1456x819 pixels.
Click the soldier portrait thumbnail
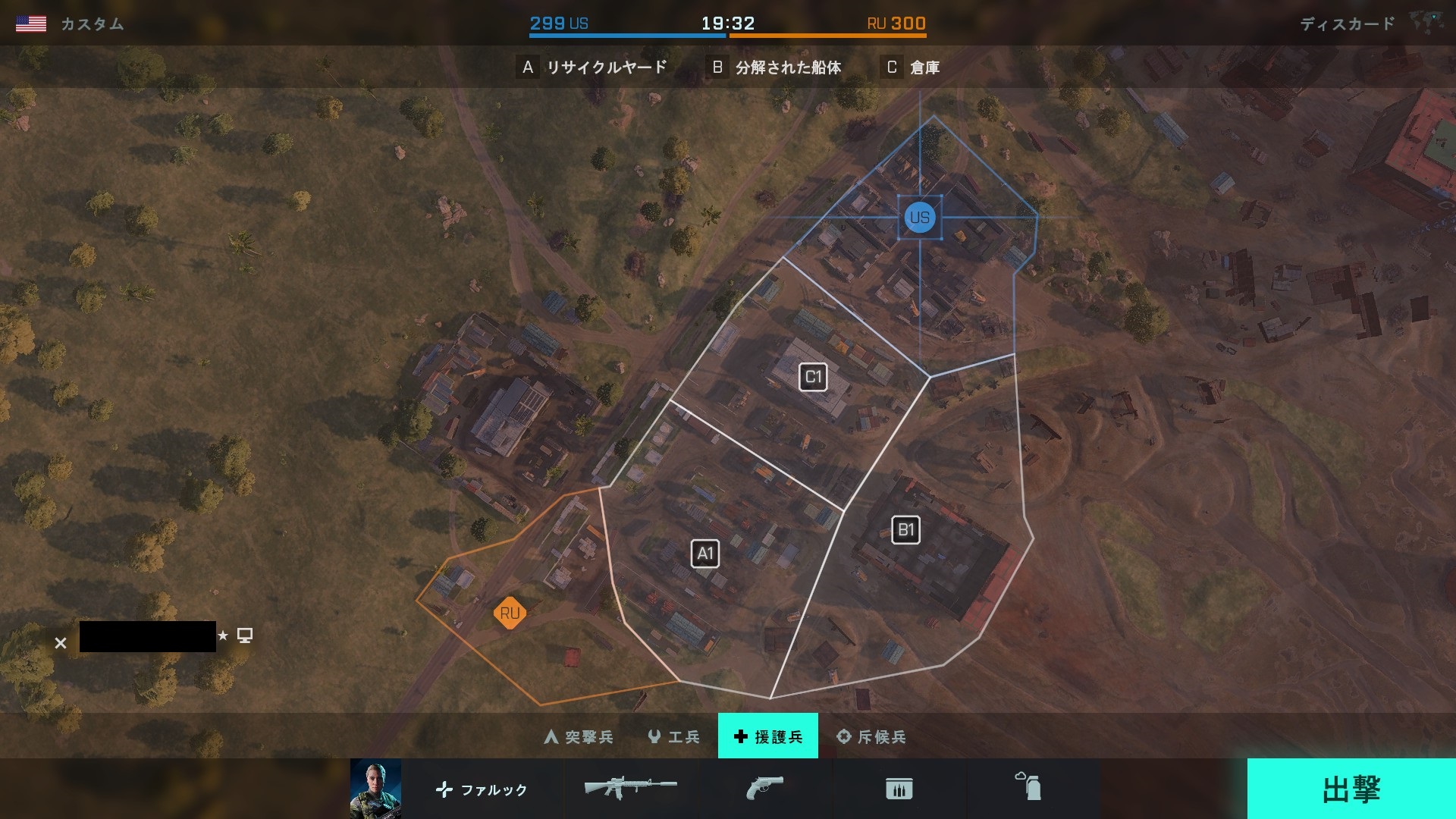(x=375, y=789)
